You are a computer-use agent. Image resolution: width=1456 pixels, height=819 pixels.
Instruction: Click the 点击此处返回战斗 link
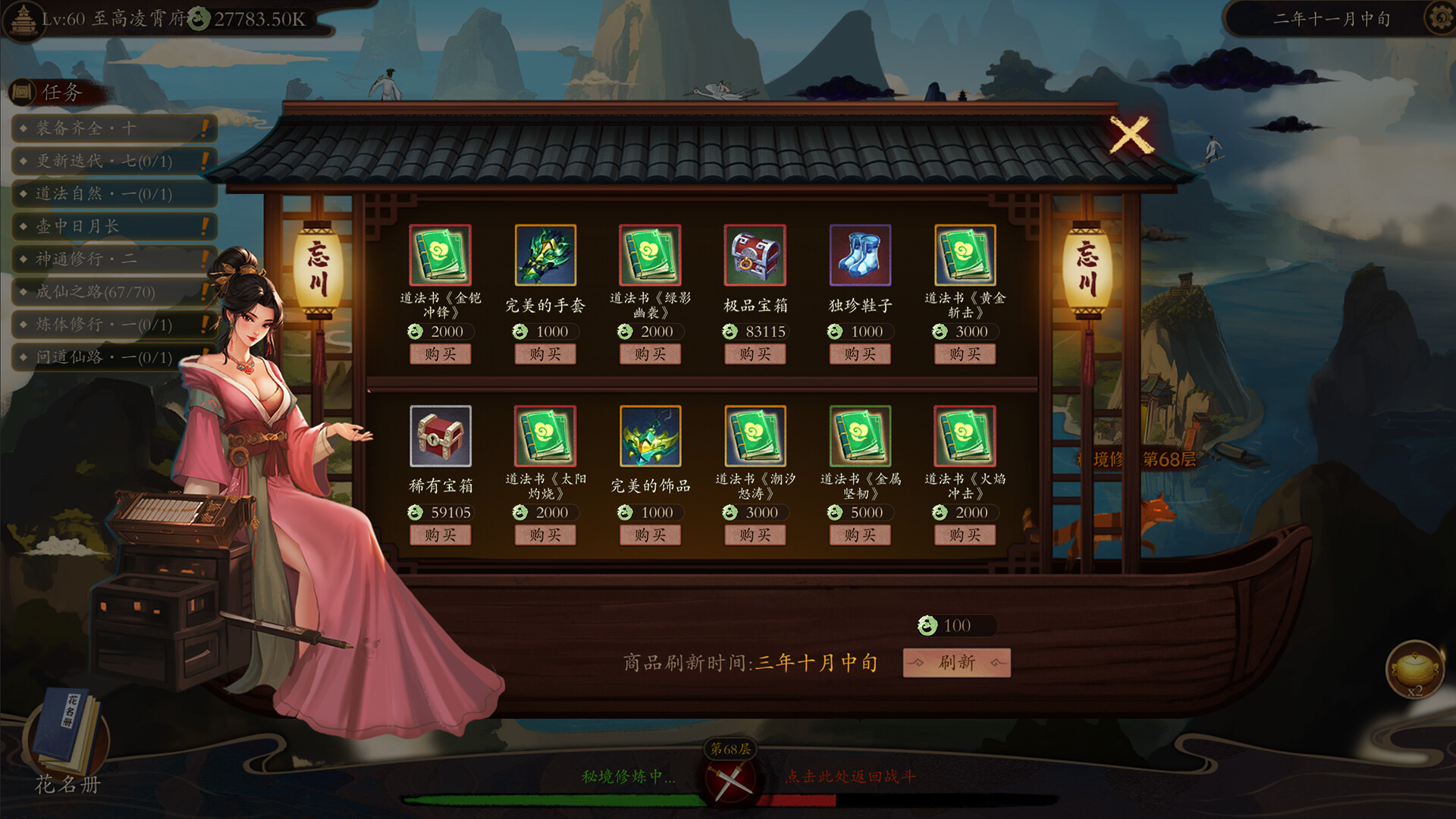point(849,777)
